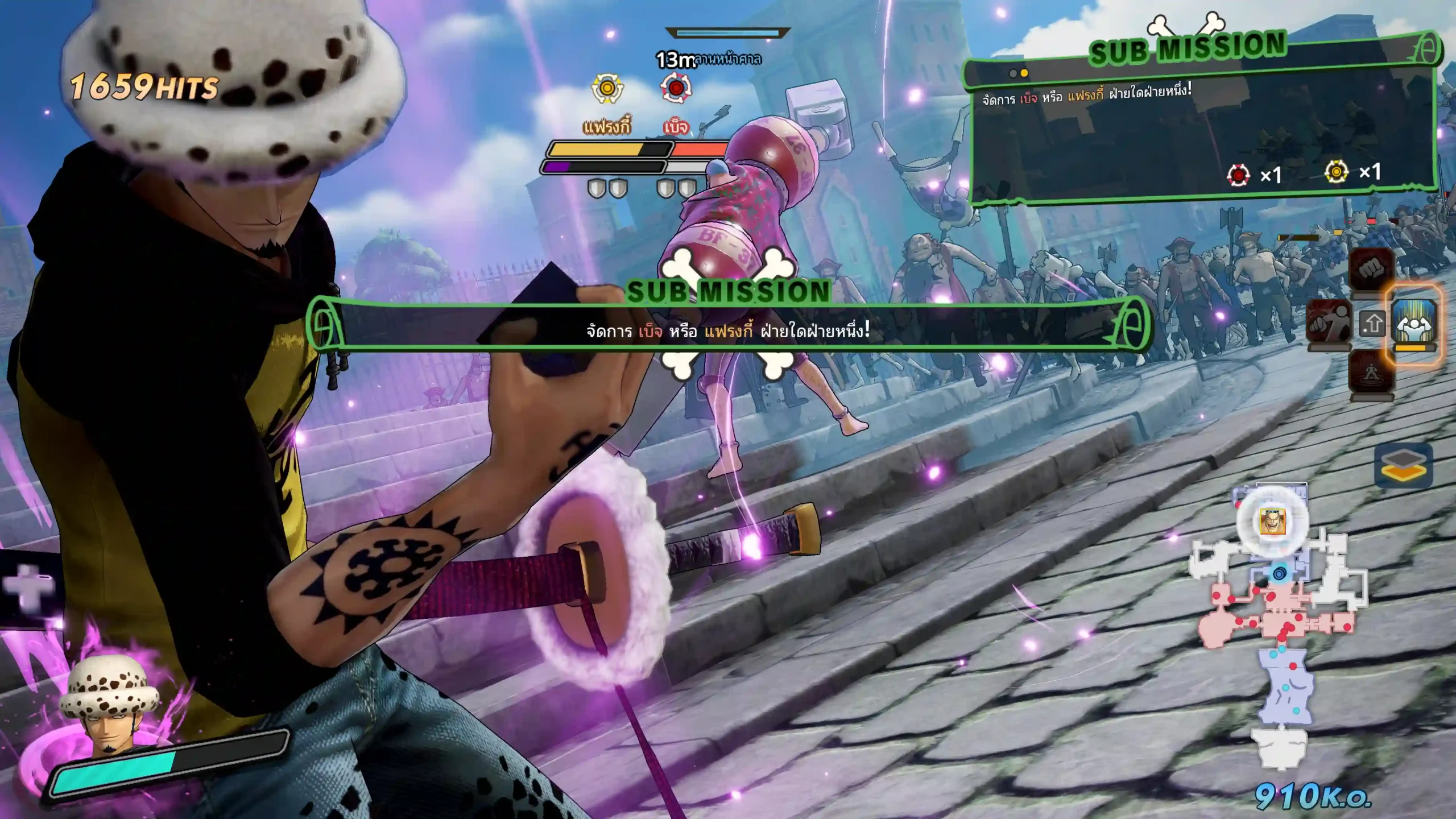The height and width of the screenshot is (819, 1456).
Task: Activate the clenched fist skill icon
Action: 1371,270
